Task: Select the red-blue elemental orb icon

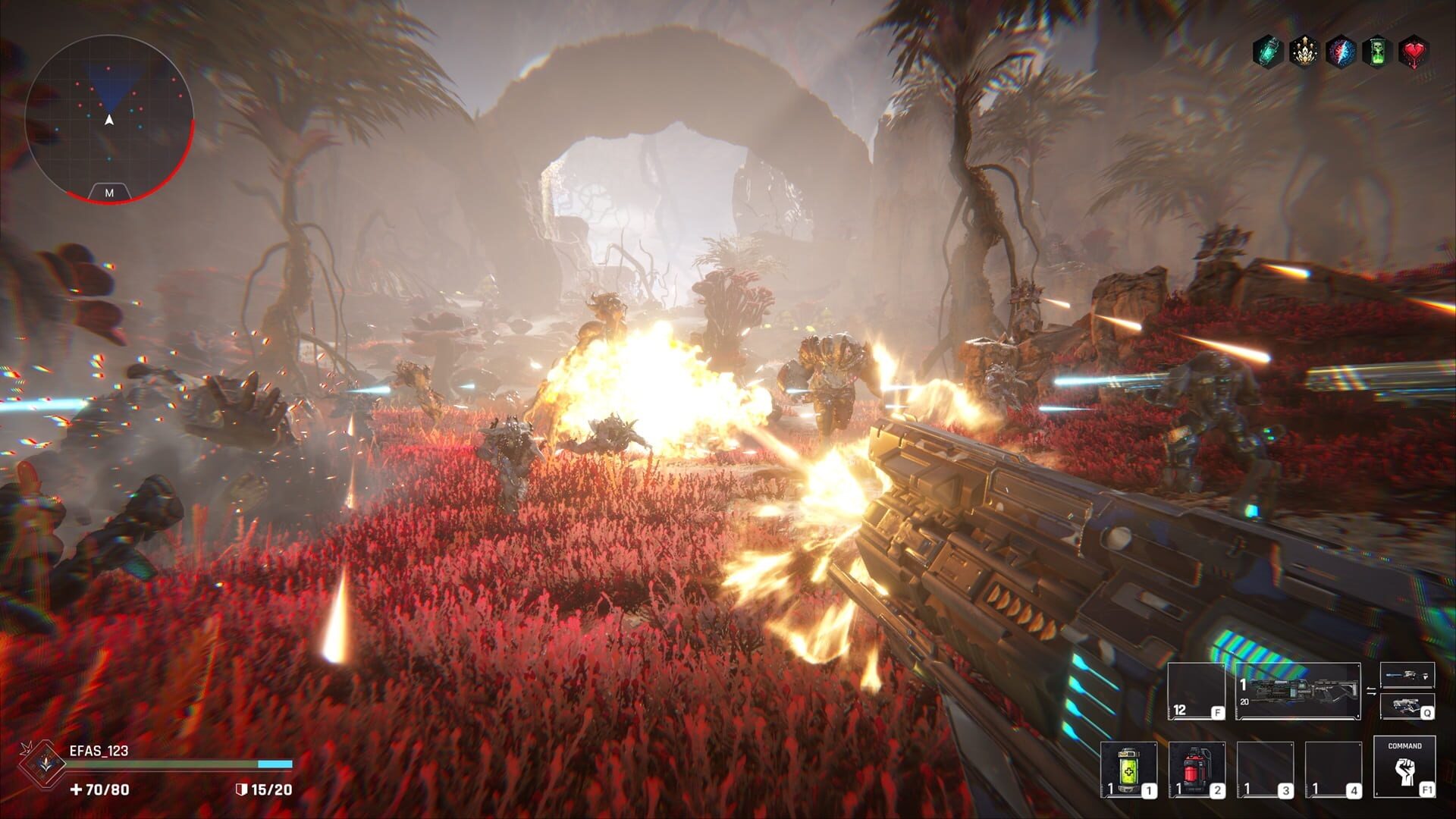Action: tap(1341, 51)
